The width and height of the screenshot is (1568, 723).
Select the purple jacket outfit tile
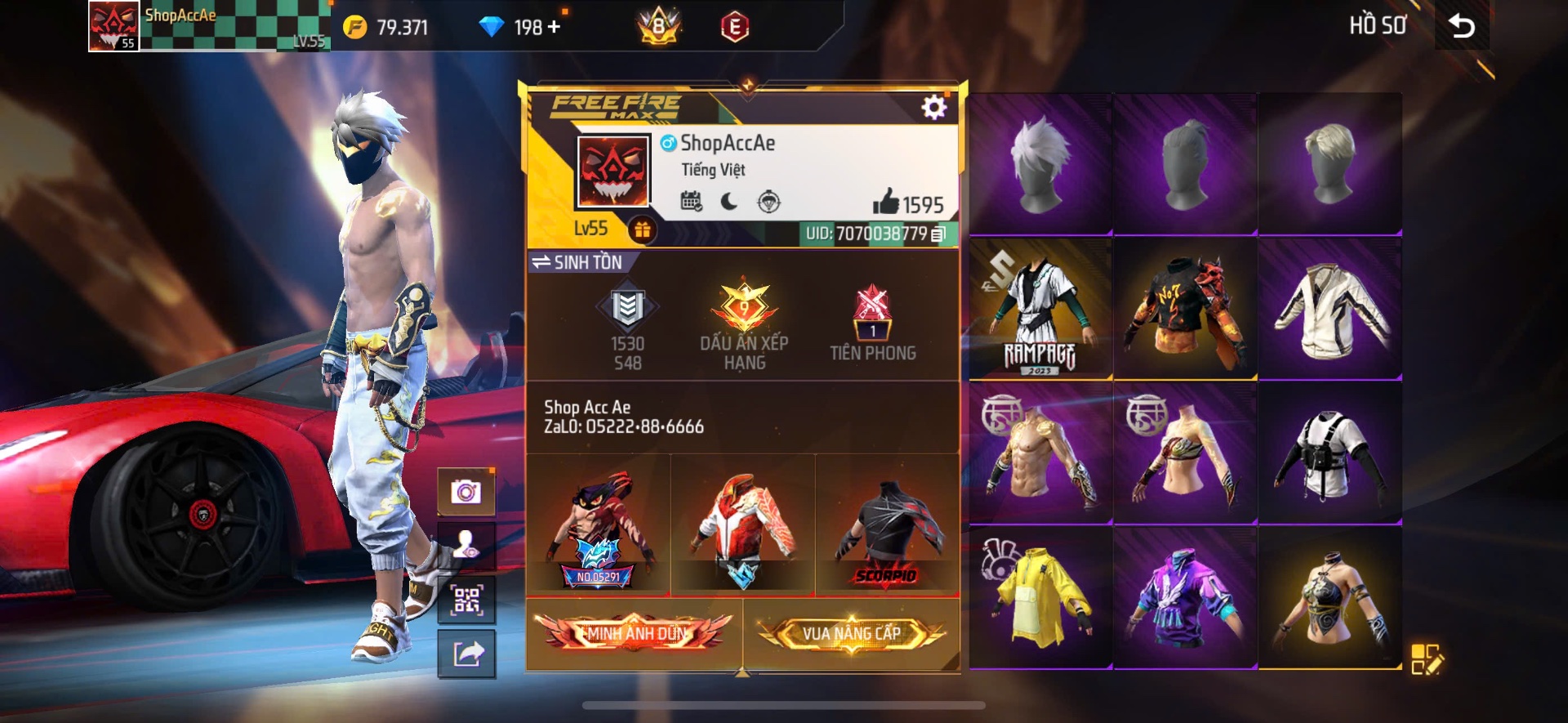1185,598
